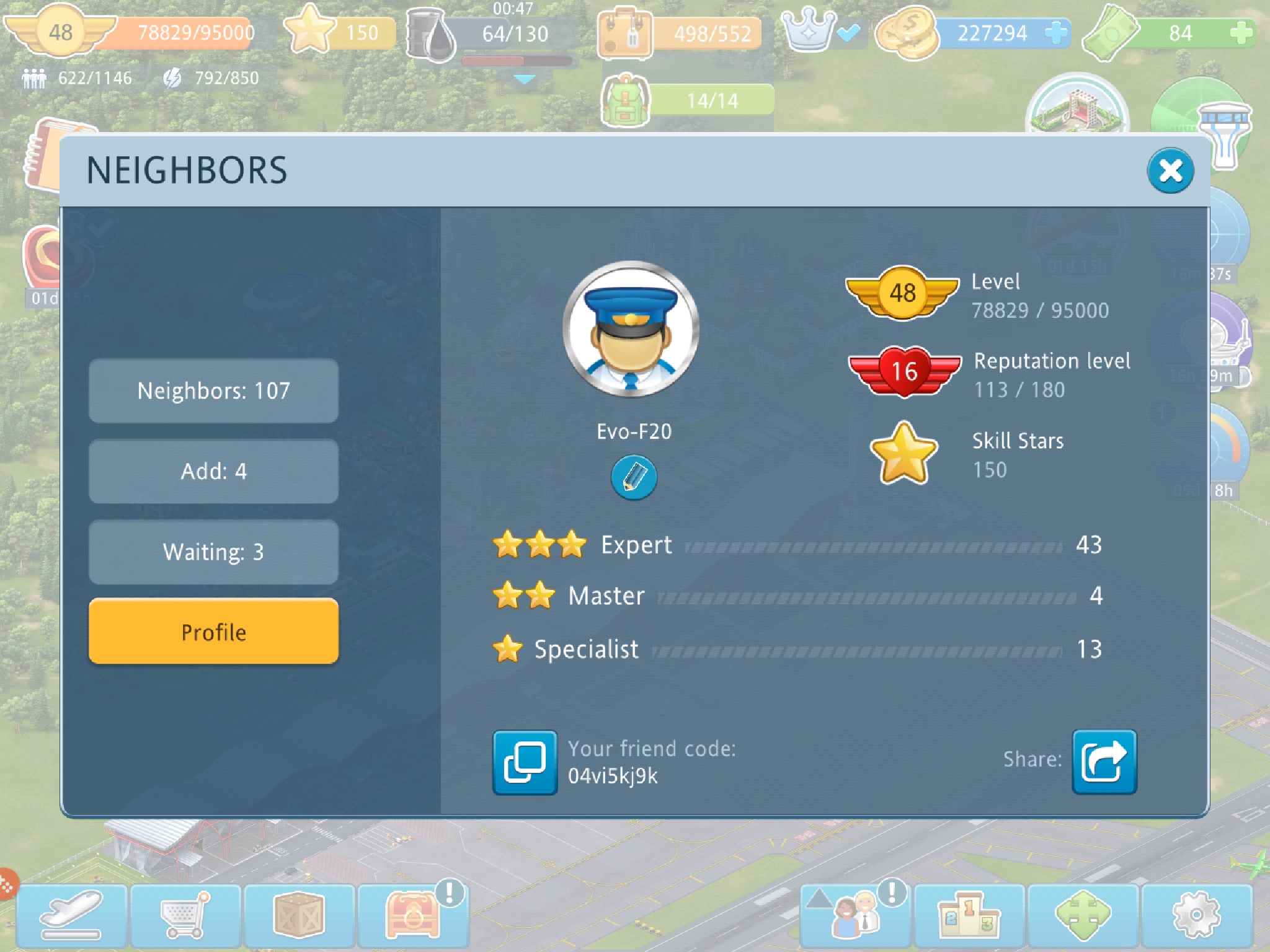Image resolution: width=1270 pixels, height=952 pixels.
Task: Add more coins with the plus button
Action: 1055,33
